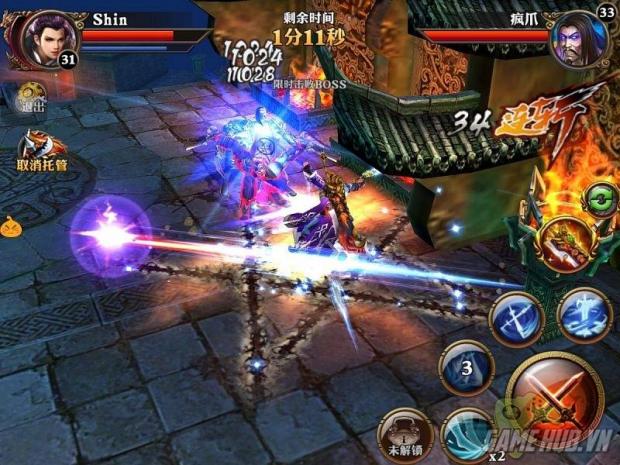Activate the skill showing a 3 cooldown
Viewport: 620px width, 465px height.
466,368
